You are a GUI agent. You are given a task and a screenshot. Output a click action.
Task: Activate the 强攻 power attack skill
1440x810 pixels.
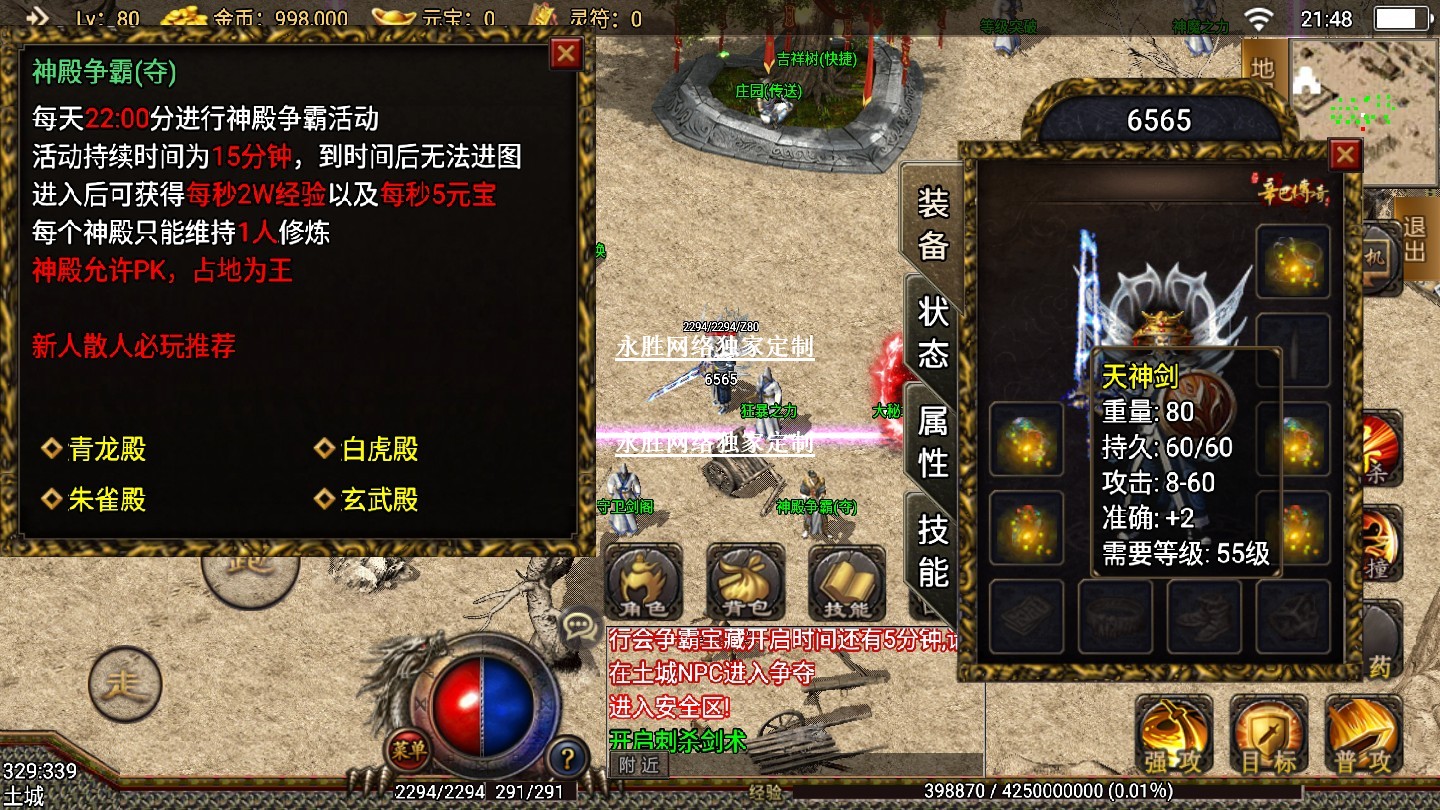click(1173, 736)
